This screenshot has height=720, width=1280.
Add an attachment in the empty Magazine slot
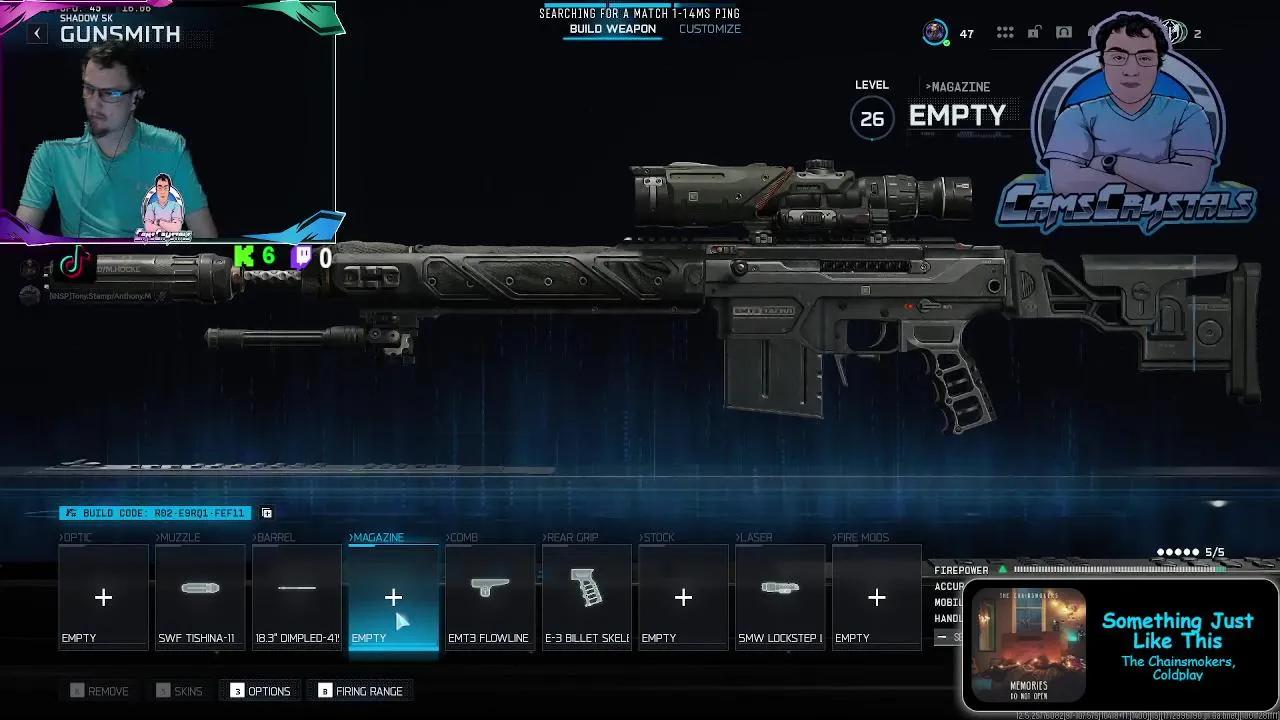[392, 597]
